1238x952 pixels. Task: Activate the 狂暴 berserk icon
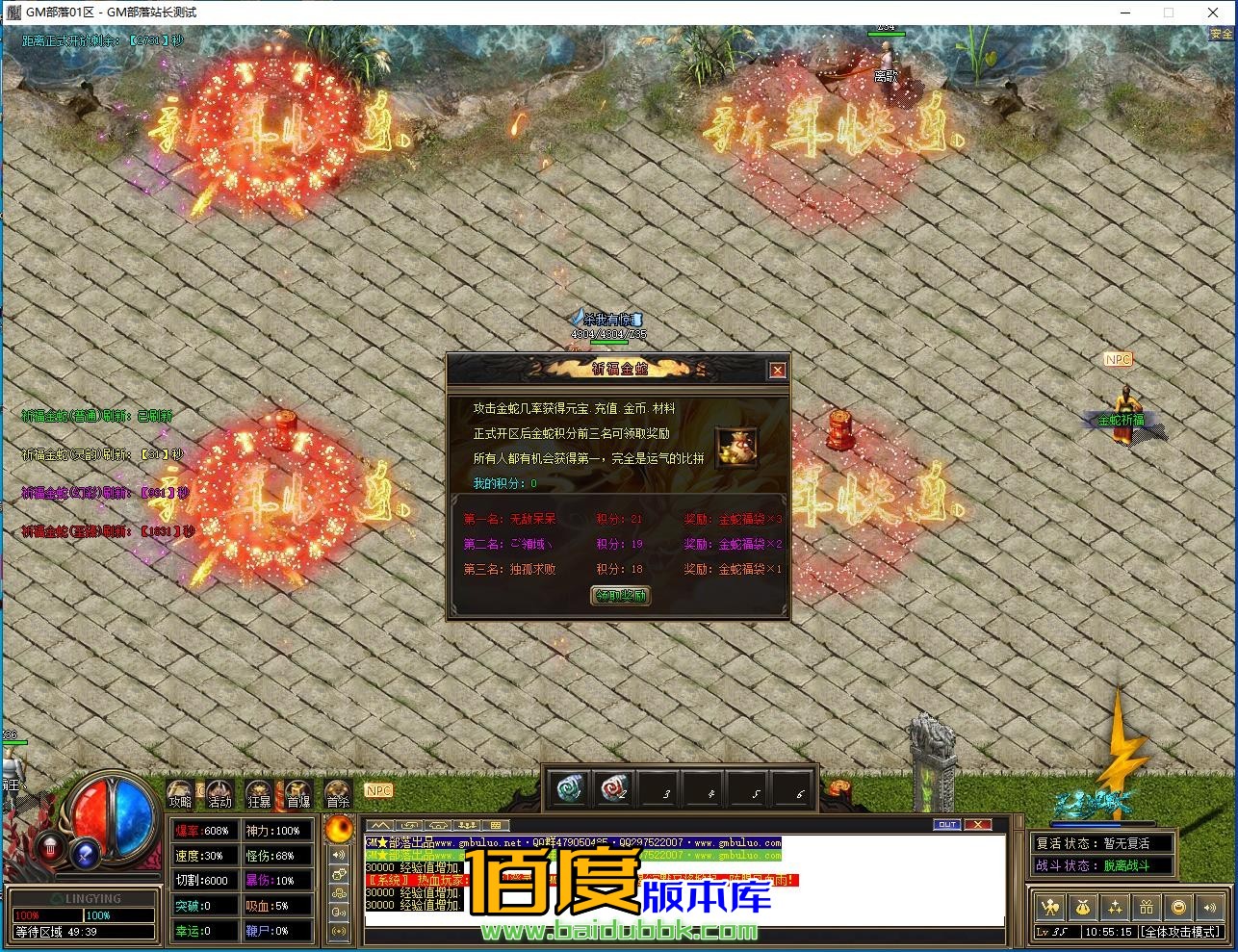[x=259, y=794]
